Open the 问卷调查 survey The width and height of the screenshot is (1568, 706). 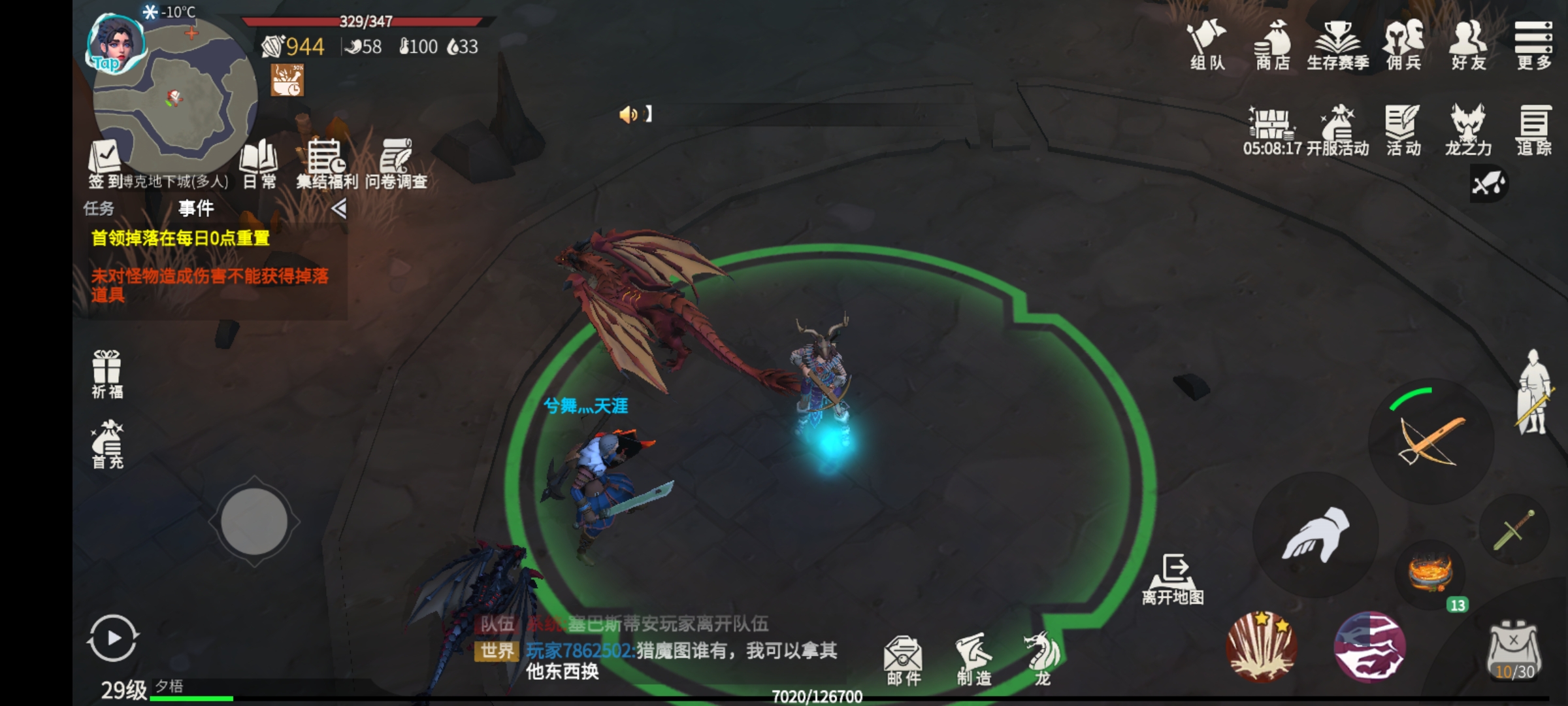pyautogui.click(x=396, y=163)
